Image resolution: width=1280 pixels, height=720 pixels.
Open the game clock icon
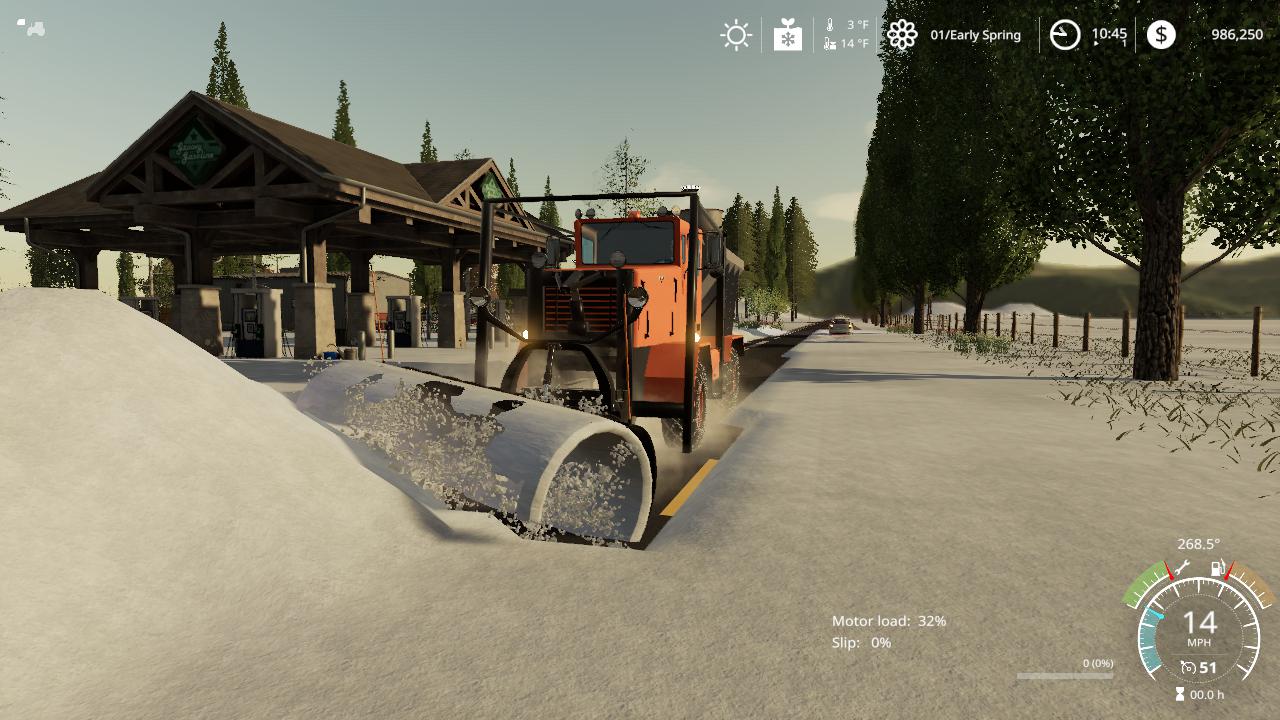click(1064, 35)
